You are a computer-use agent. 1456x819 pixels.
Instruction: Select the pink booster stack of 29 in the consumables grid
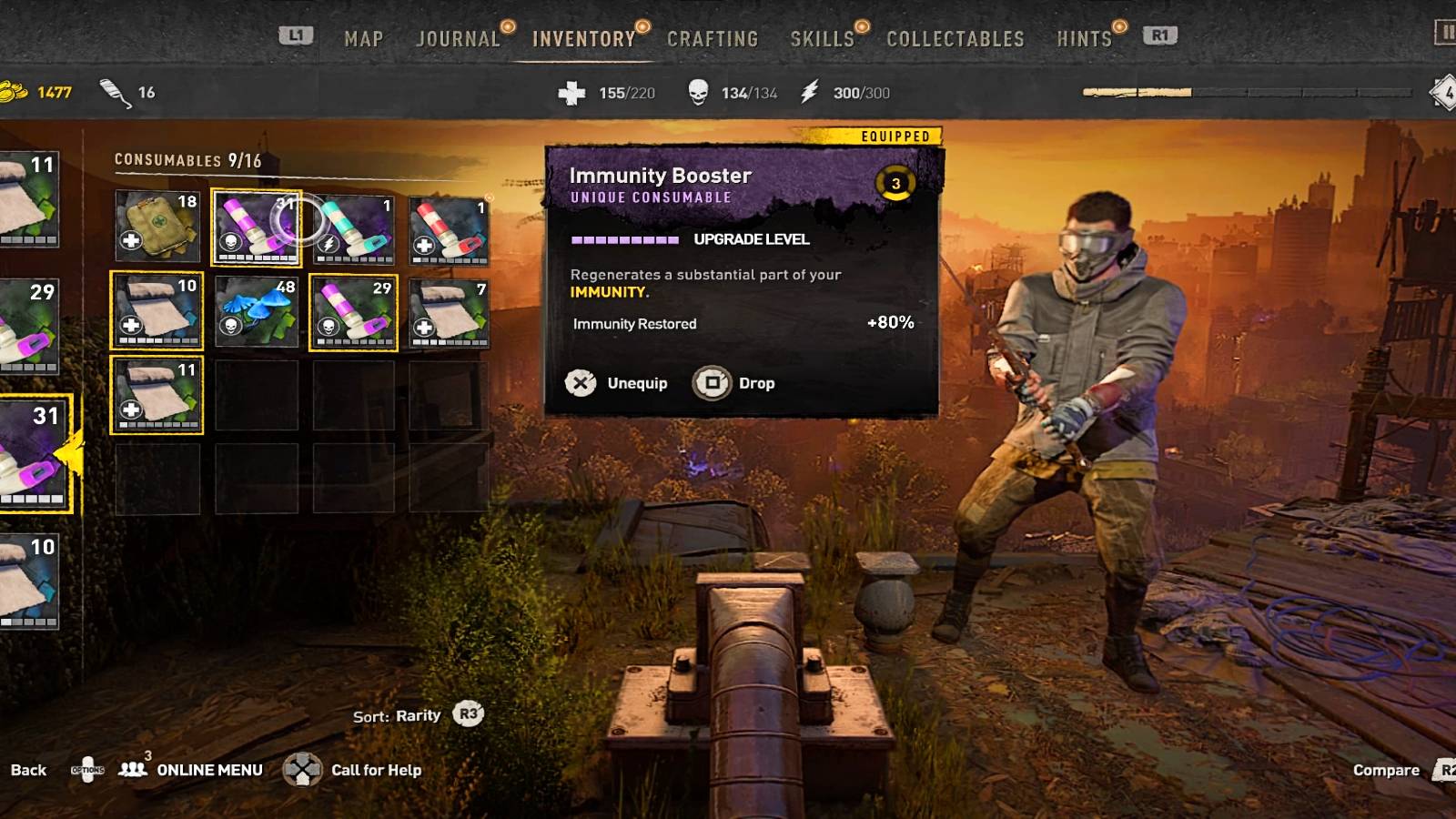(354, 312)
